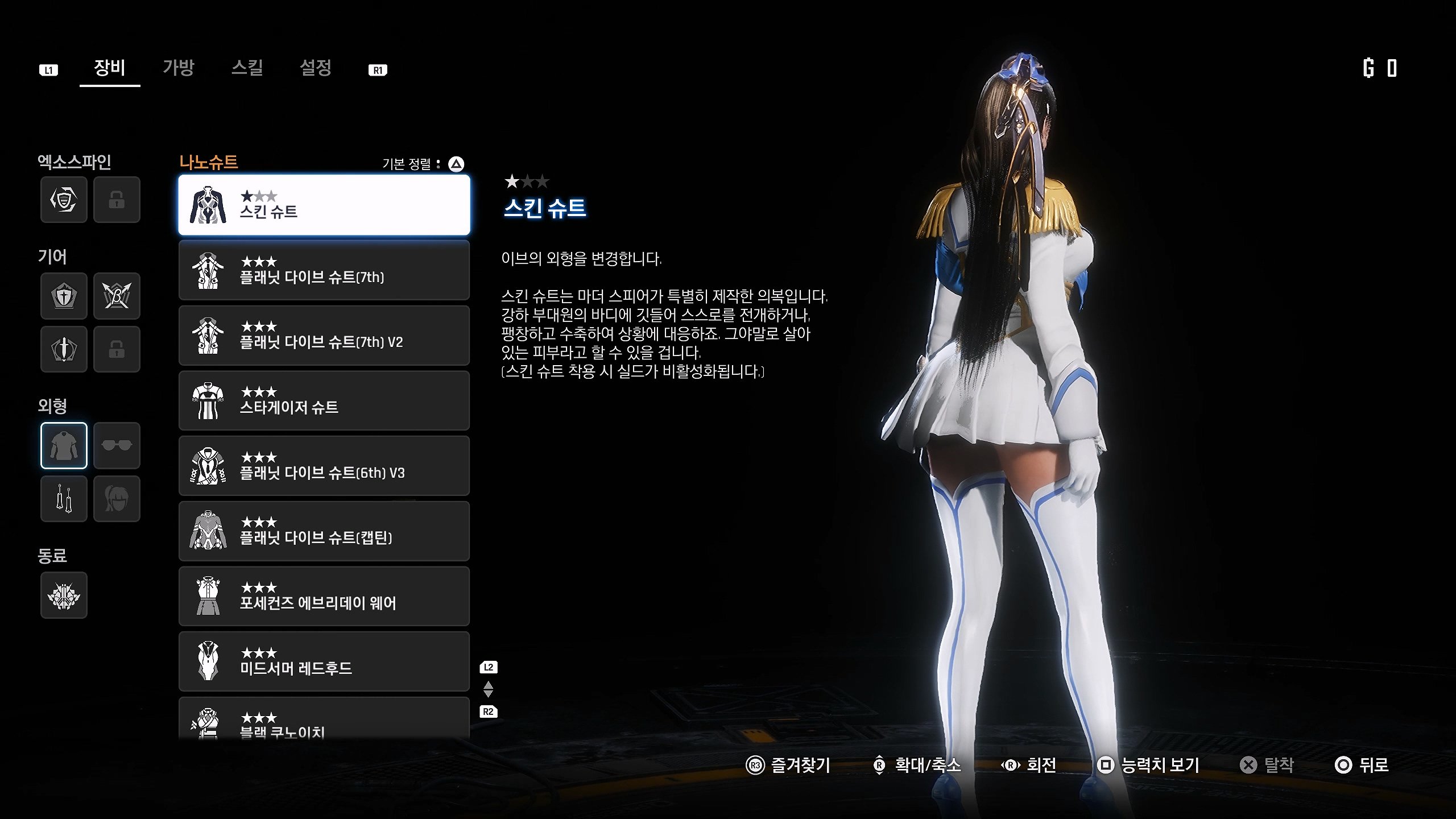Switch to the 가방 tab
1456x819 pixels.
pos(179,68)
